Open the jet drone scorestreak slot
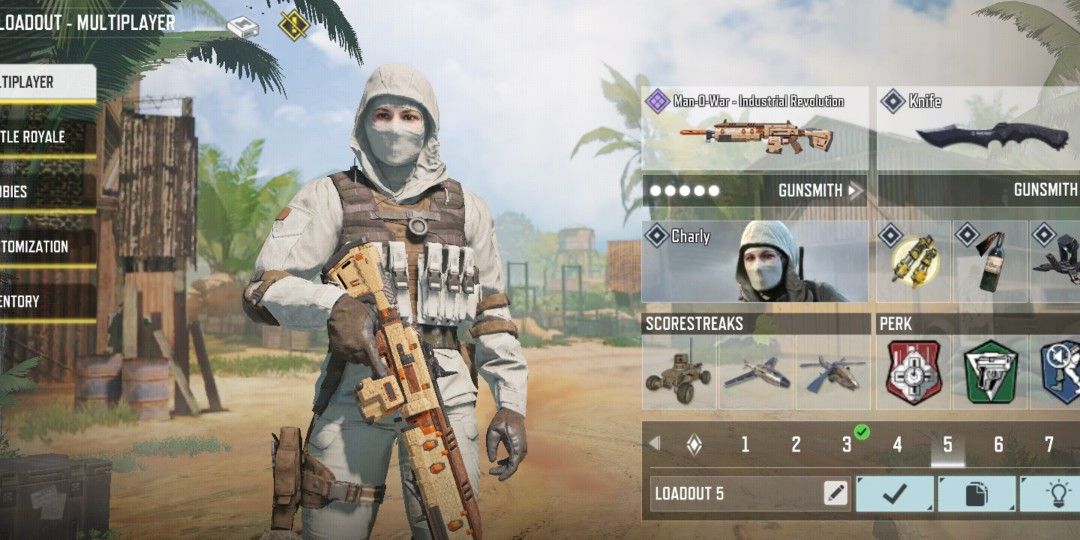 (x=756, y=373)
